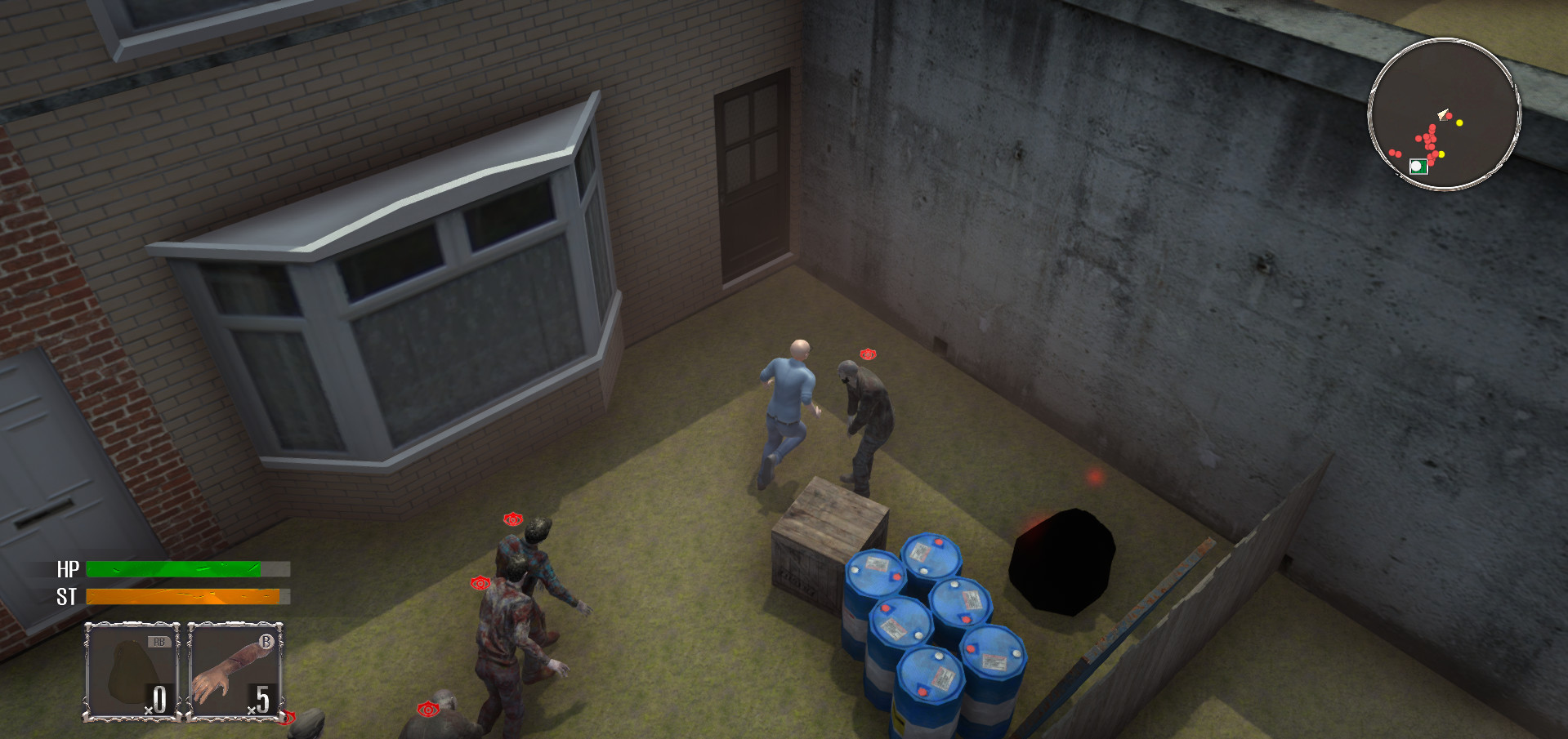Click the minimap in the top right corner
The height and width of the screenshot is (739, 1568).
pyautogui.click(x=1443, y=114)
